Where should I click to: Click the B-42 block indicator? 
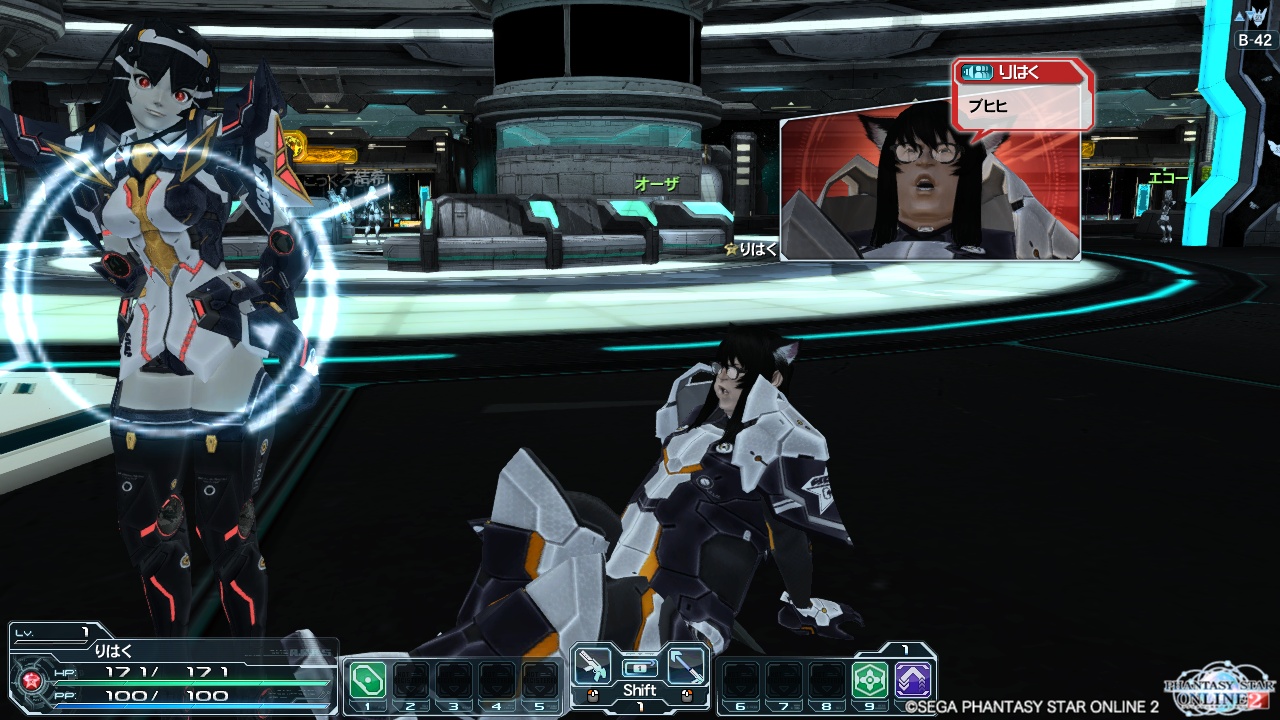click(1254, 40)
